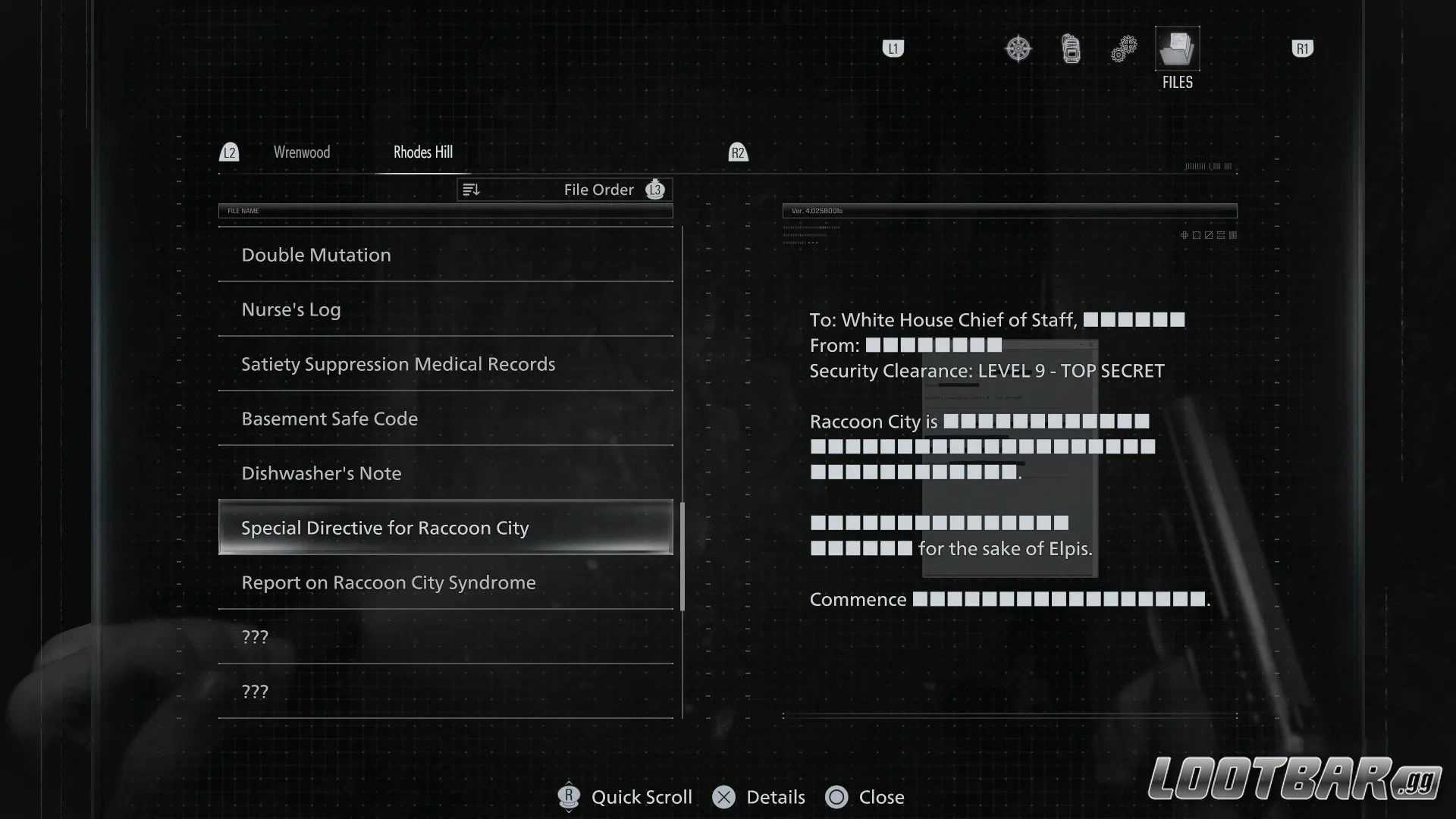Image resolution: width=1456 pixels, height=819 pixels.
Task: Open the Basement Safe Code file
Action: coord(445,419)
